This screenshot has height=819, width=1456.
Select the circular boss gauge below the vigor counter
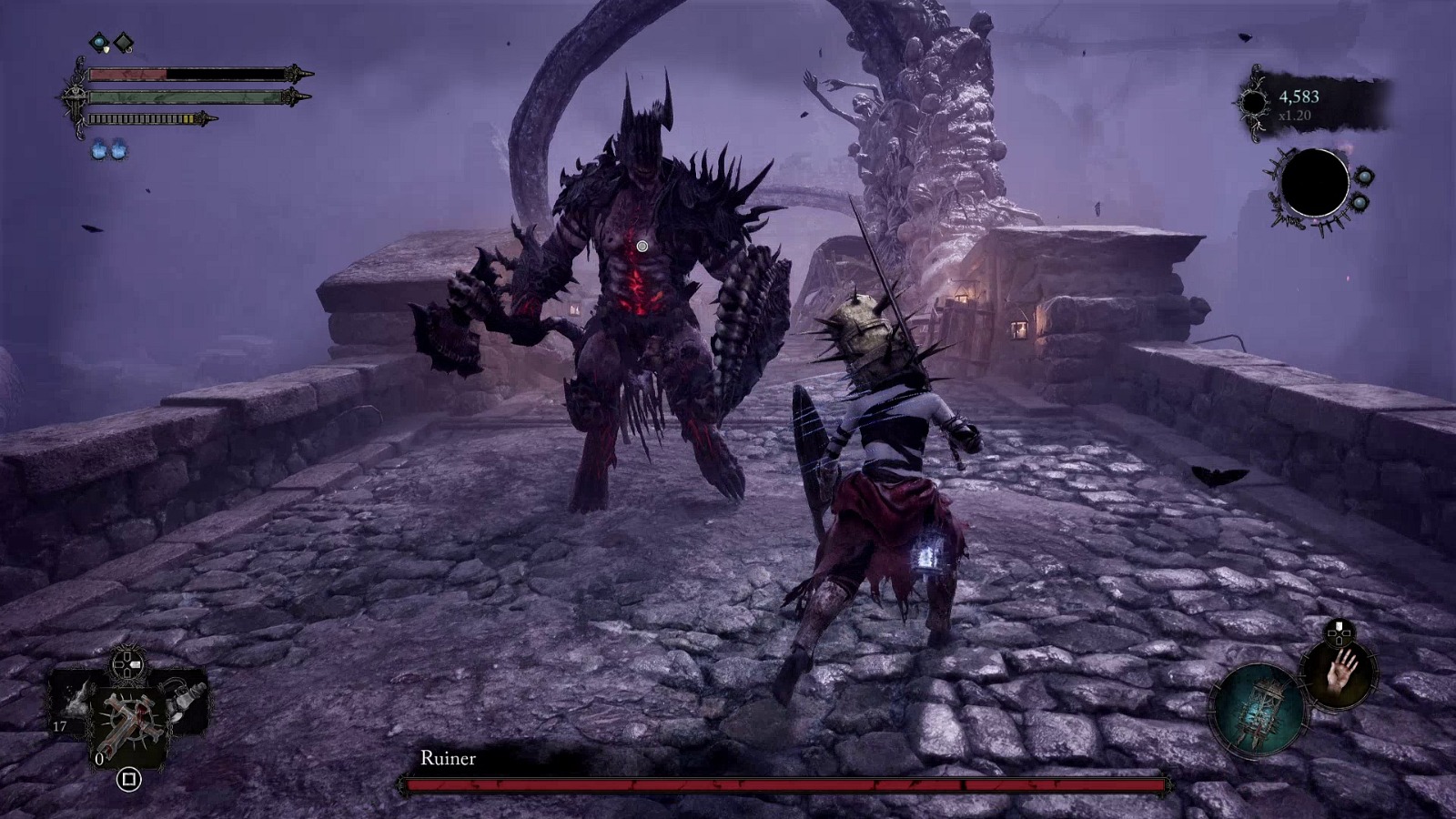click(x=1315, y=181)
